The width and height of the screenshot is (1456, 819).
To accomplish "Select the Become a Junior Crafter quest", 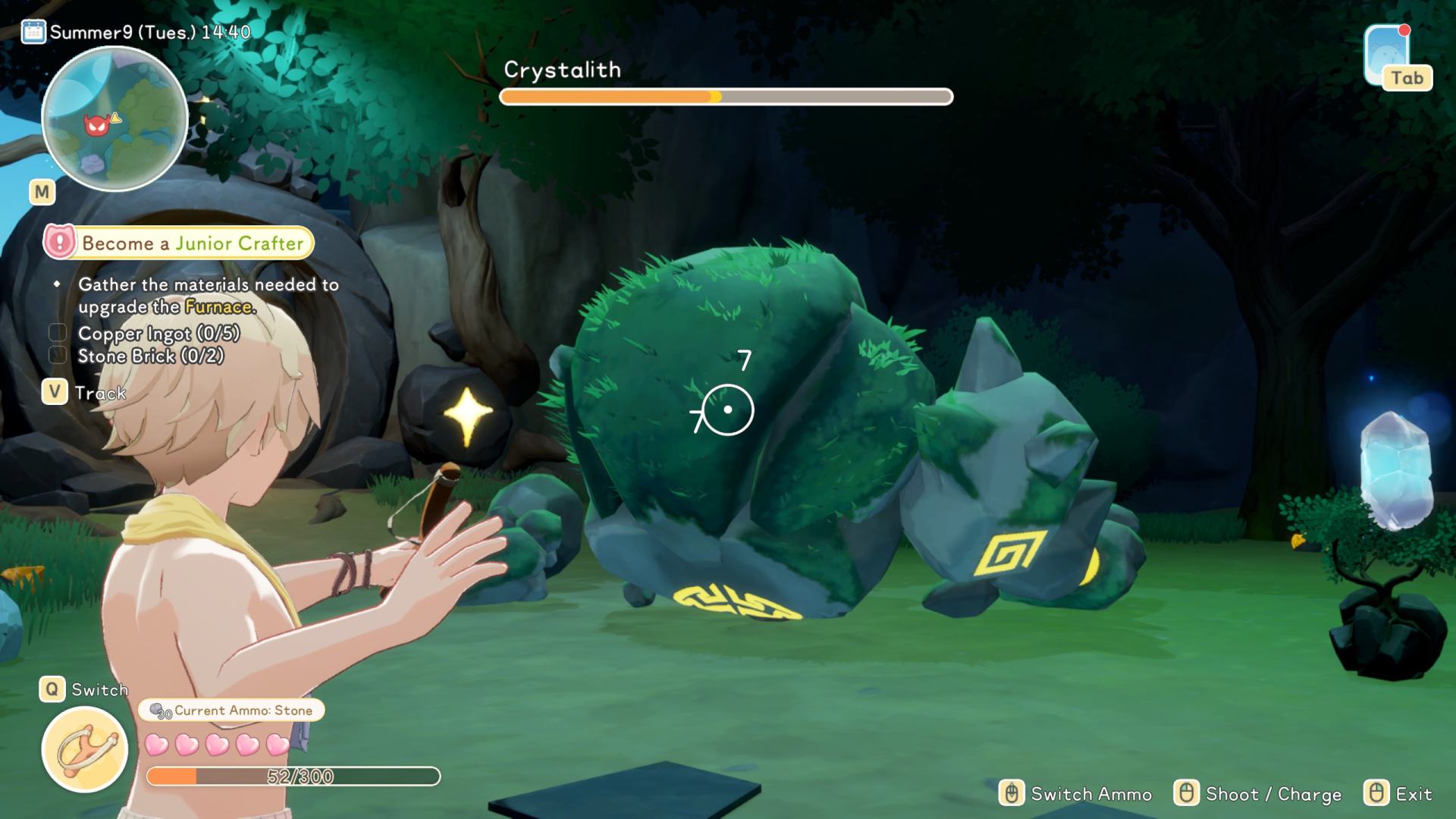I will pos(193,243).
